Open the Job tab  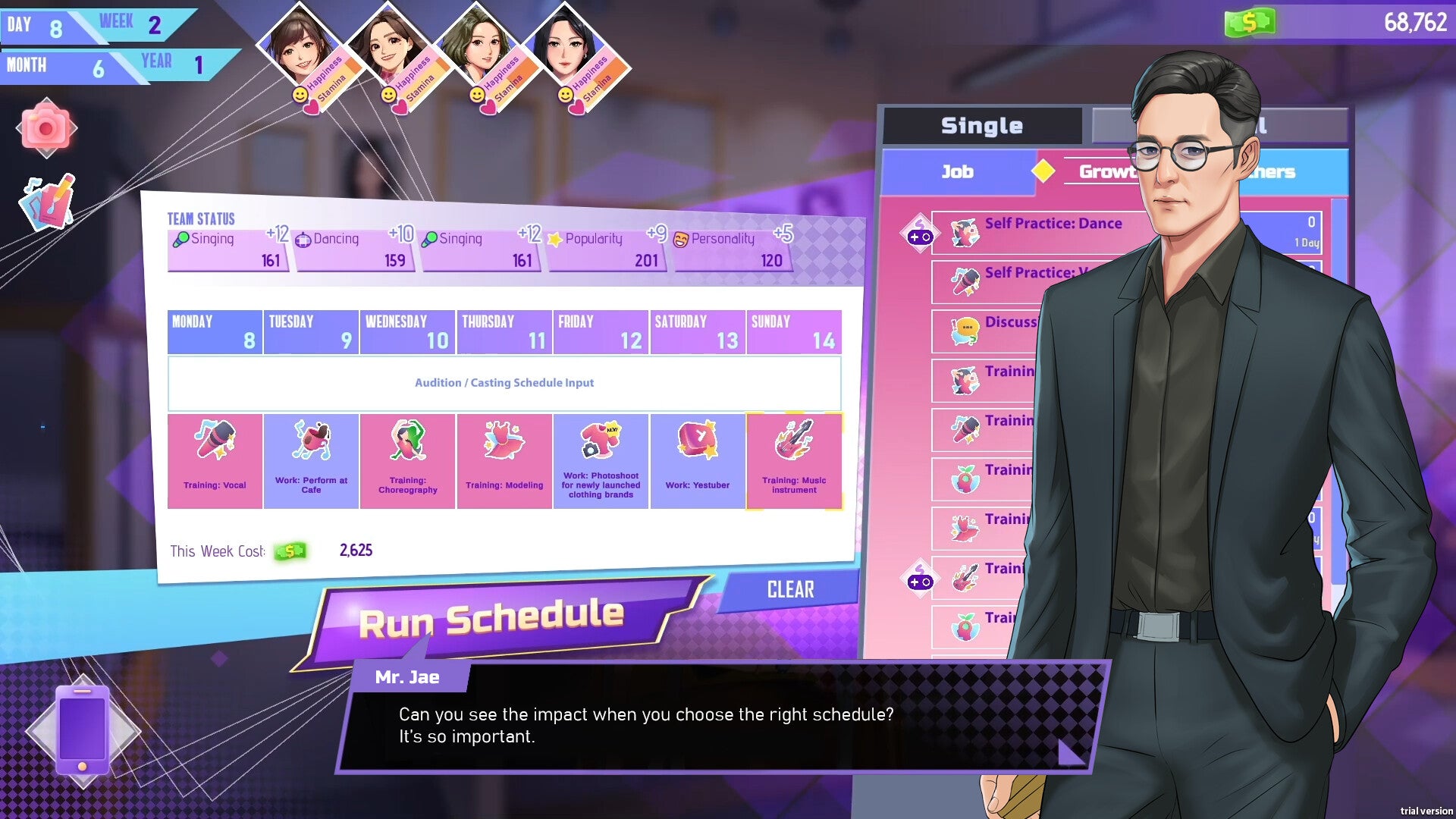coord(957,171)
